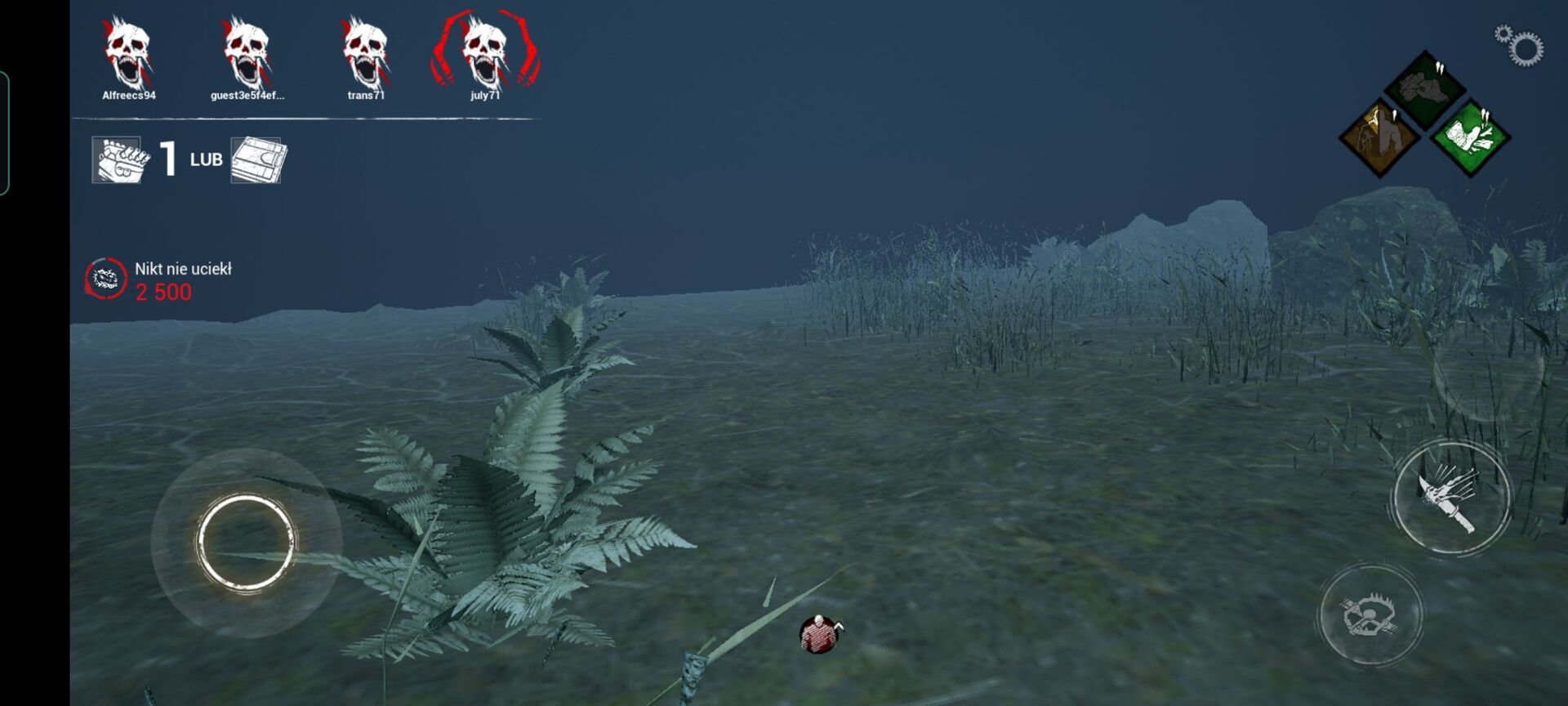
Task: Tap the hatch objective icon
Action: [x=258, y=159]
